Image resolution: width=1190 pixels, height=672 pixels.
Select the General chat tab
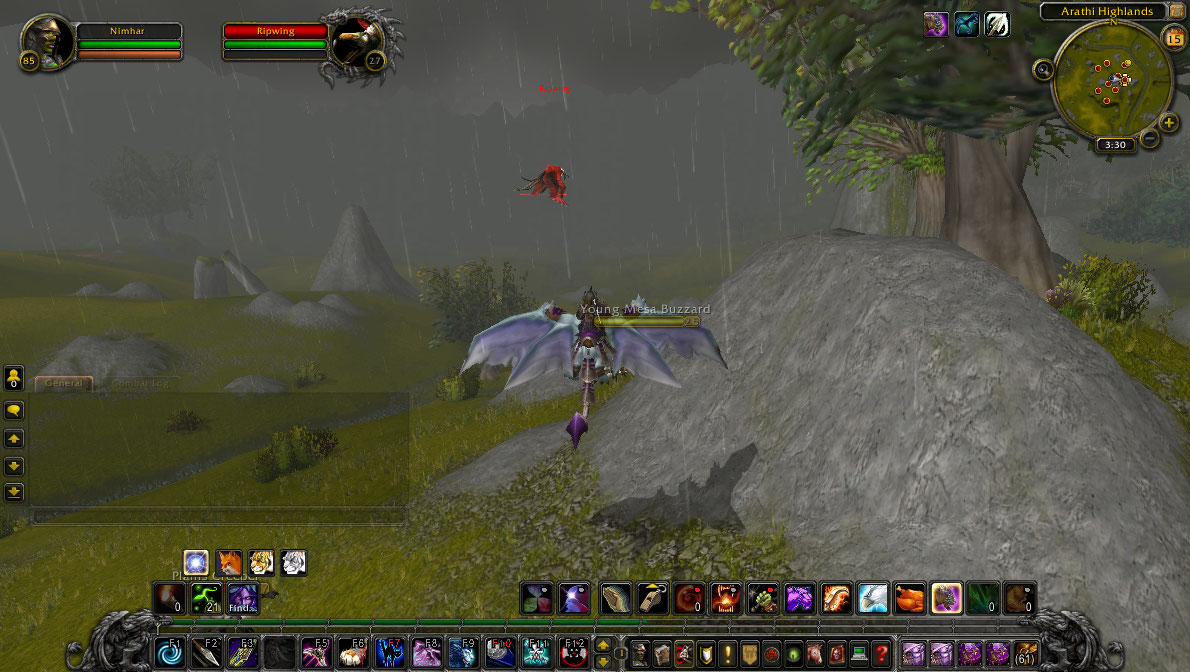(x=63, y=383)
